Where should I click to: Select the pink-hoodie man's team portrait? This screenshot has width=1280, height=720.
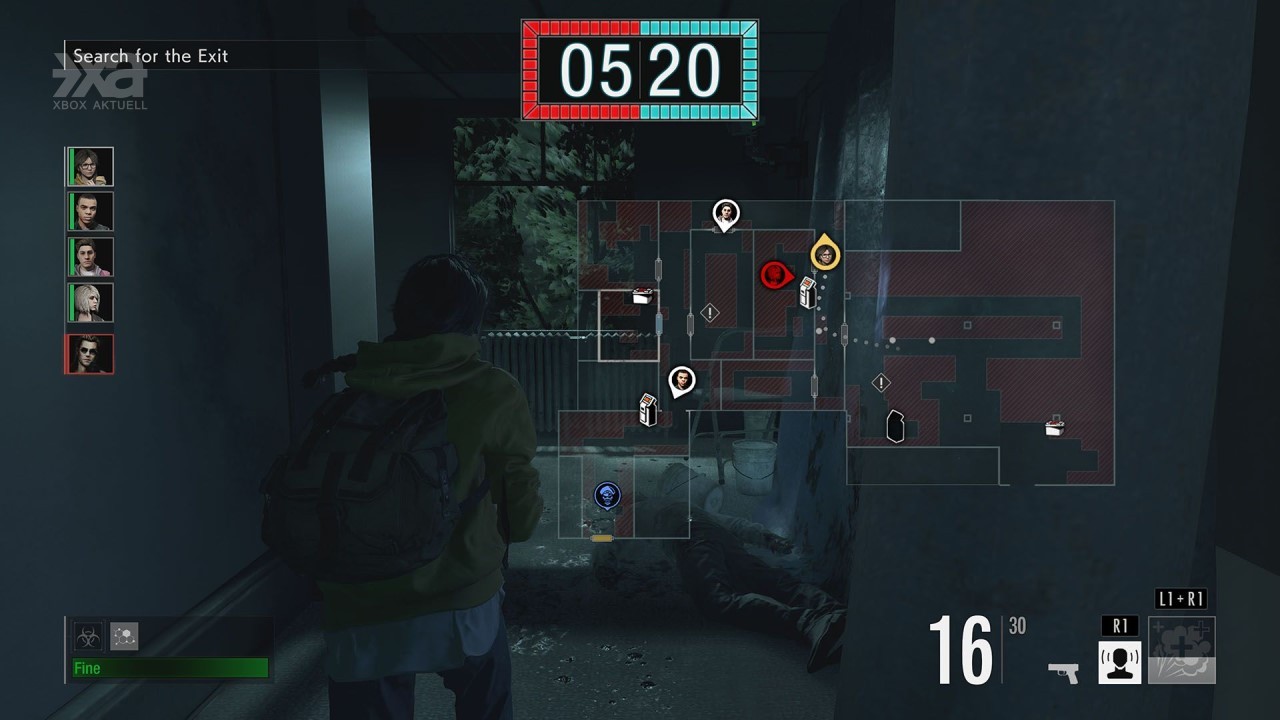(90, 257)
